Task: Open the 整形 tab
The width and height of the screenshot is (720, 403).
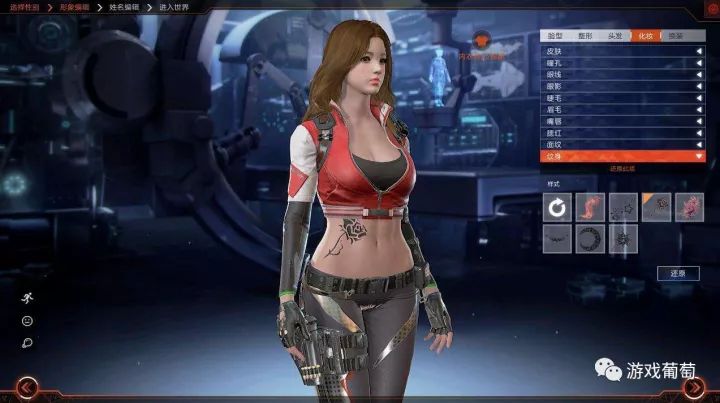Action: point(586,35)
